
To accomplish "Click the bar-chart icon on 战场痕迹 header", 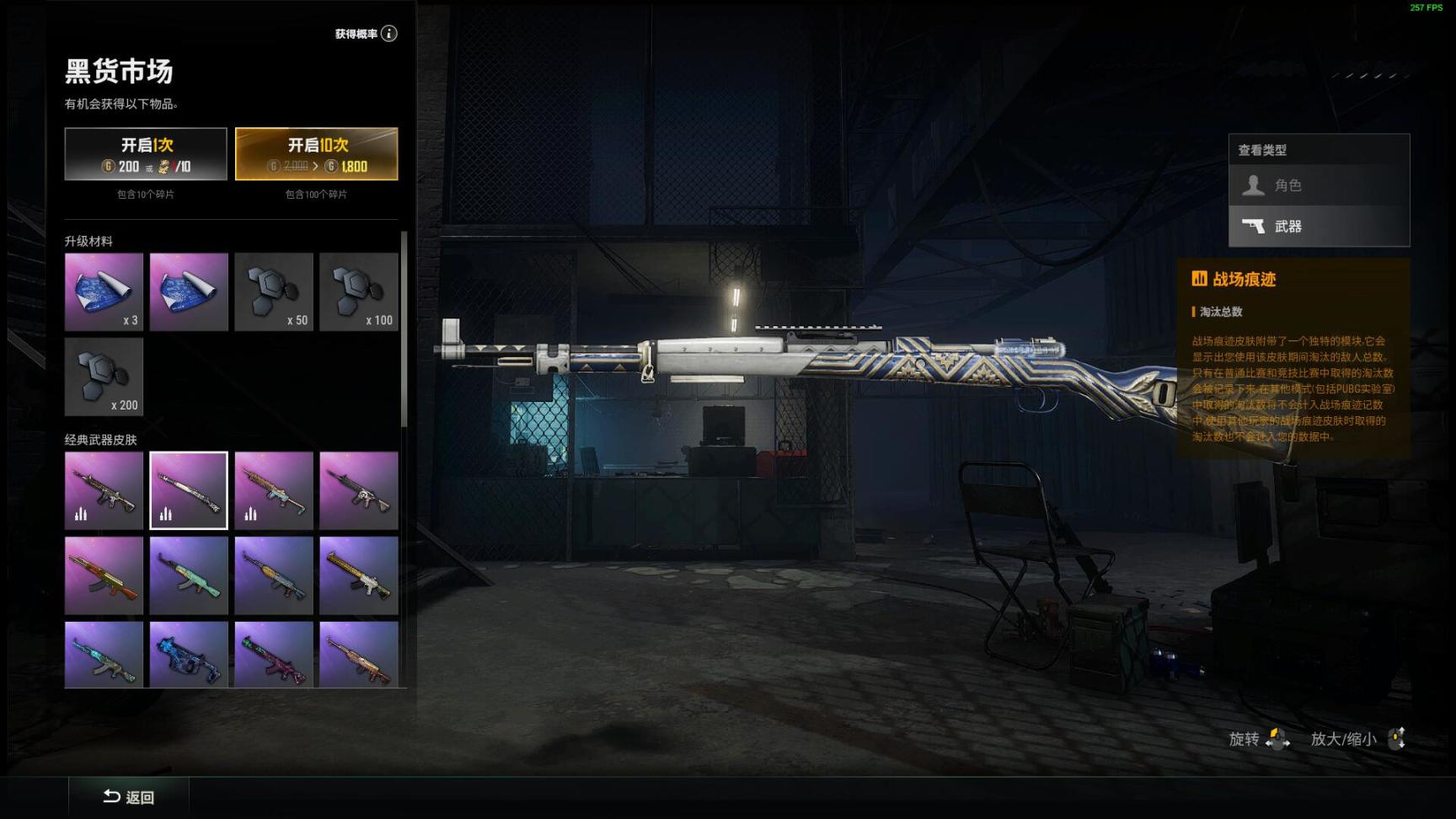I will (1198, 279).
